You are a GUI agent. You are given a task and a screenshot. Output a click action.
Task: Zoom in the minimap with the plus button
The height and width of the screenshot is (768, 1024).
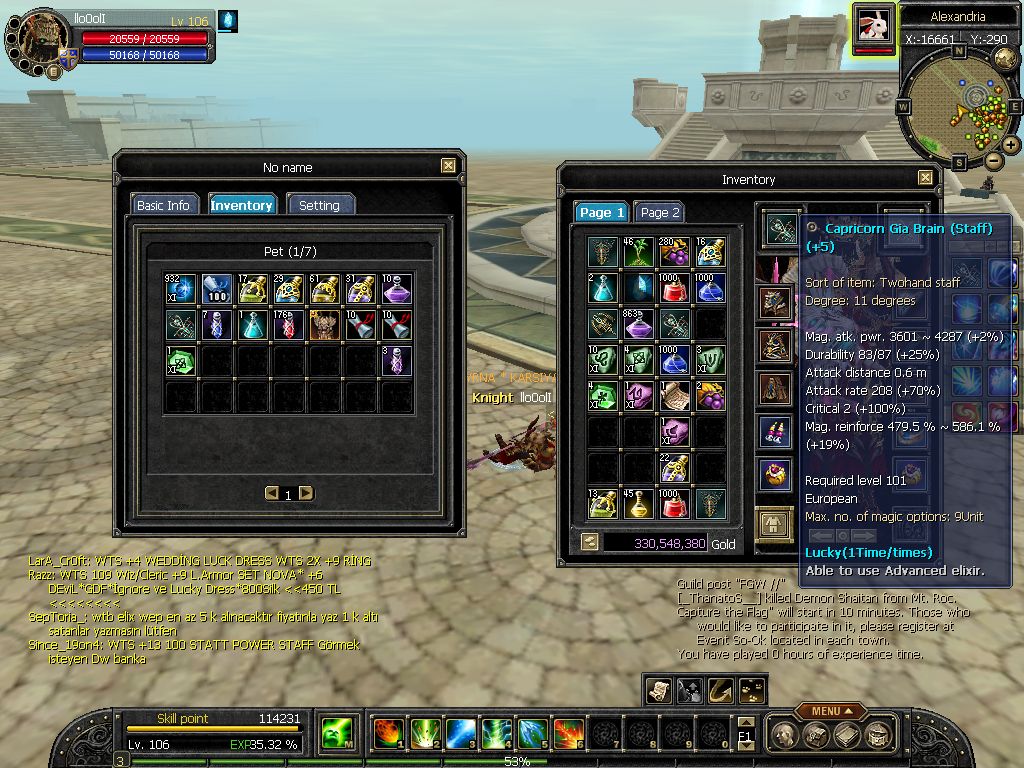click(x=1011, y=145)
